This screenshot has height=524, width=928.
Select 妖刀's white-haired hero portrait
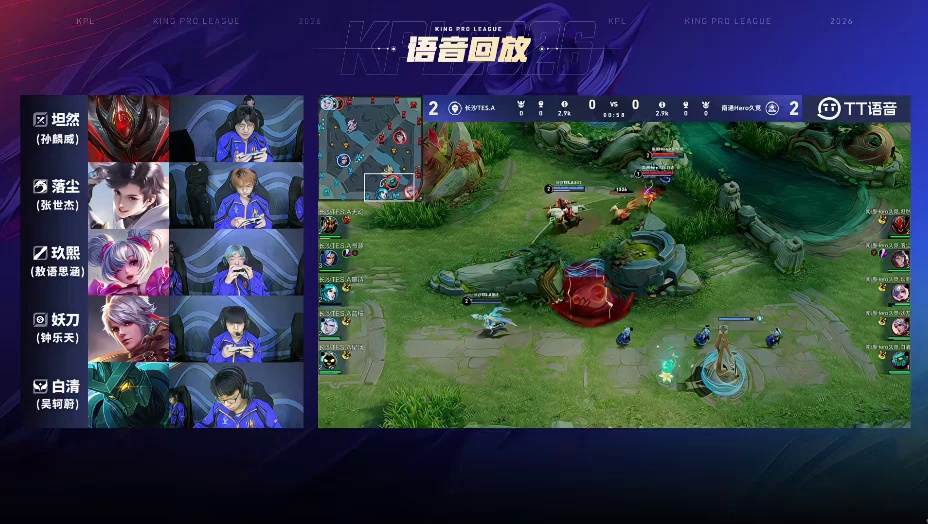[129, 328]
